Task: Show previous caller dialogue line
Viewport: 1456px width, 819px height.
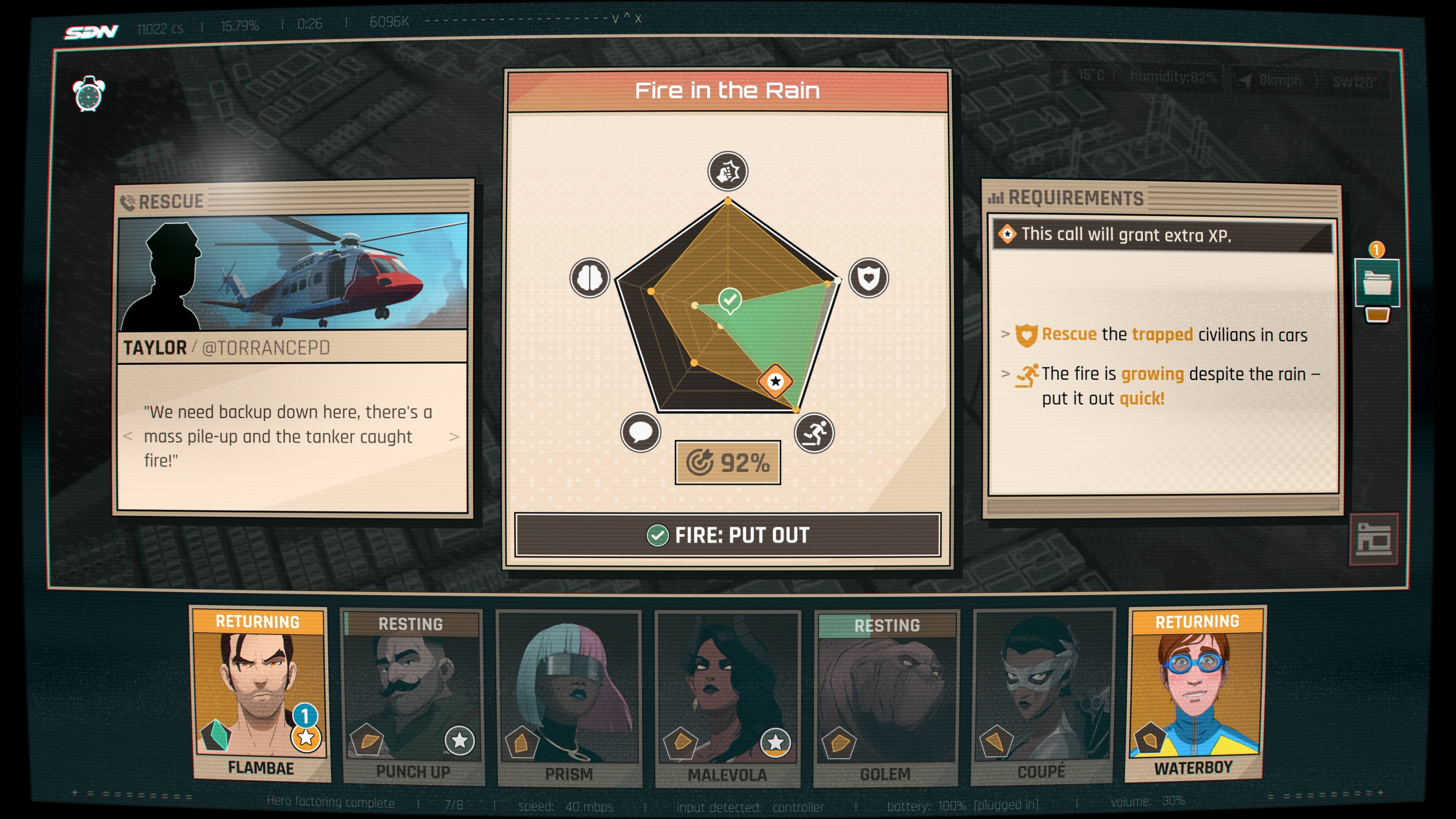Action: tap(128, 436)
